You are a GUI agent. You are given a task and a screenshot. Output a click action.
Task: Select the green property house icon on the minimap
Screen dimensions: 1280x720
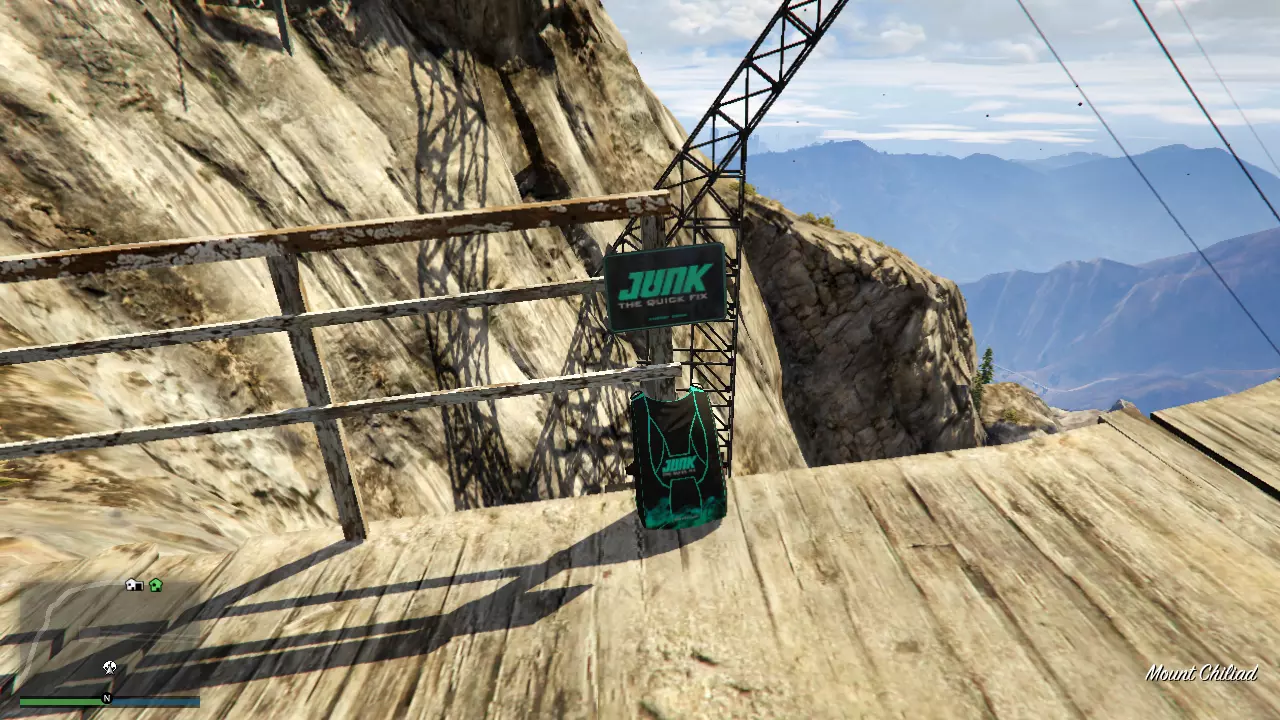[x=155, y=586]
